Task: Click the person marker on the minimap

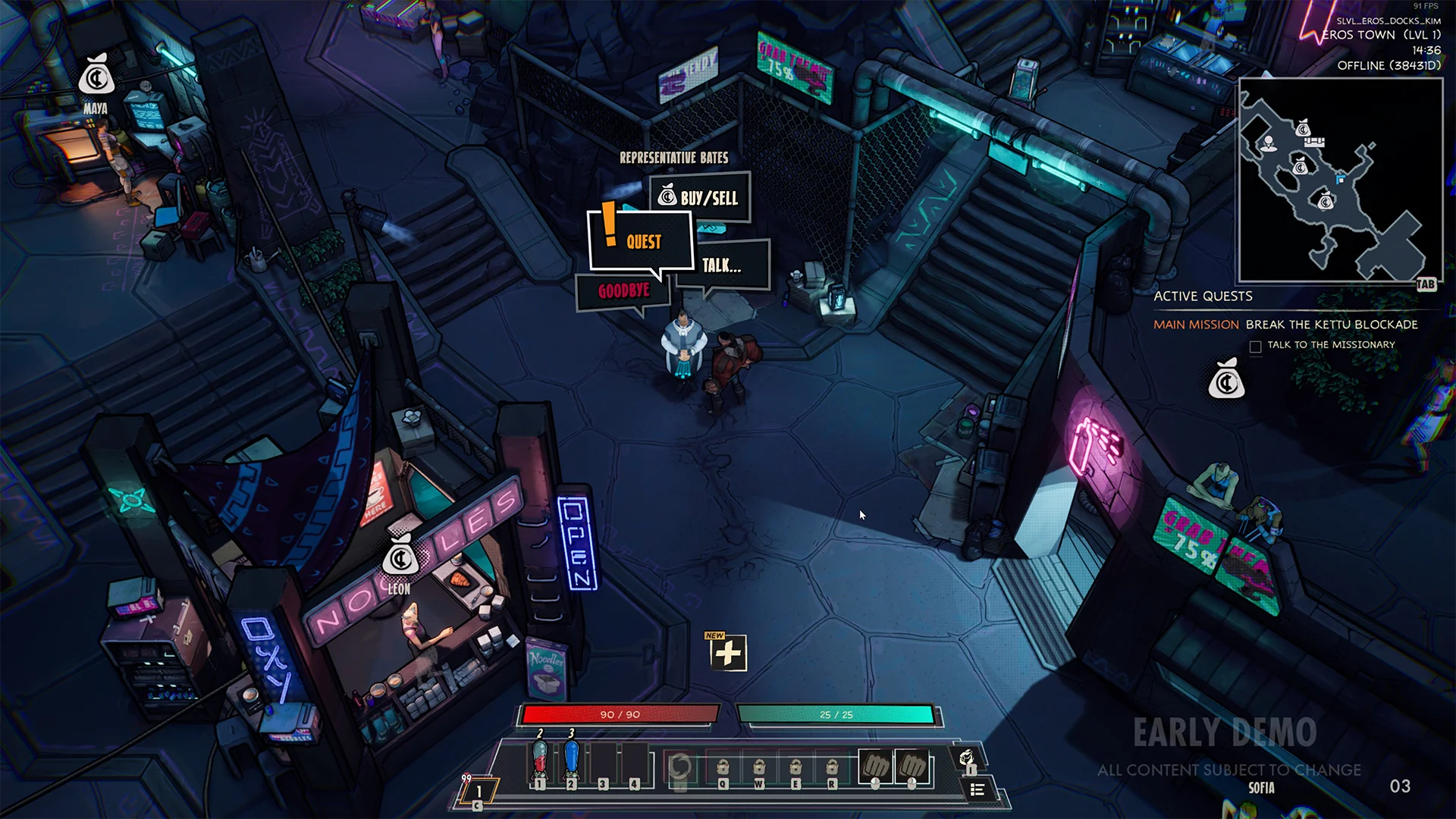Action: (1268, 143)
